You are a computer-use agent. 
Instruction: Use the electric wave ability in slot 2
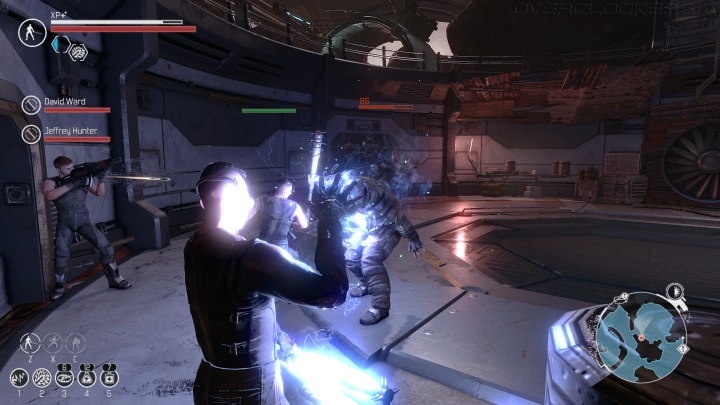click(42, 378)
